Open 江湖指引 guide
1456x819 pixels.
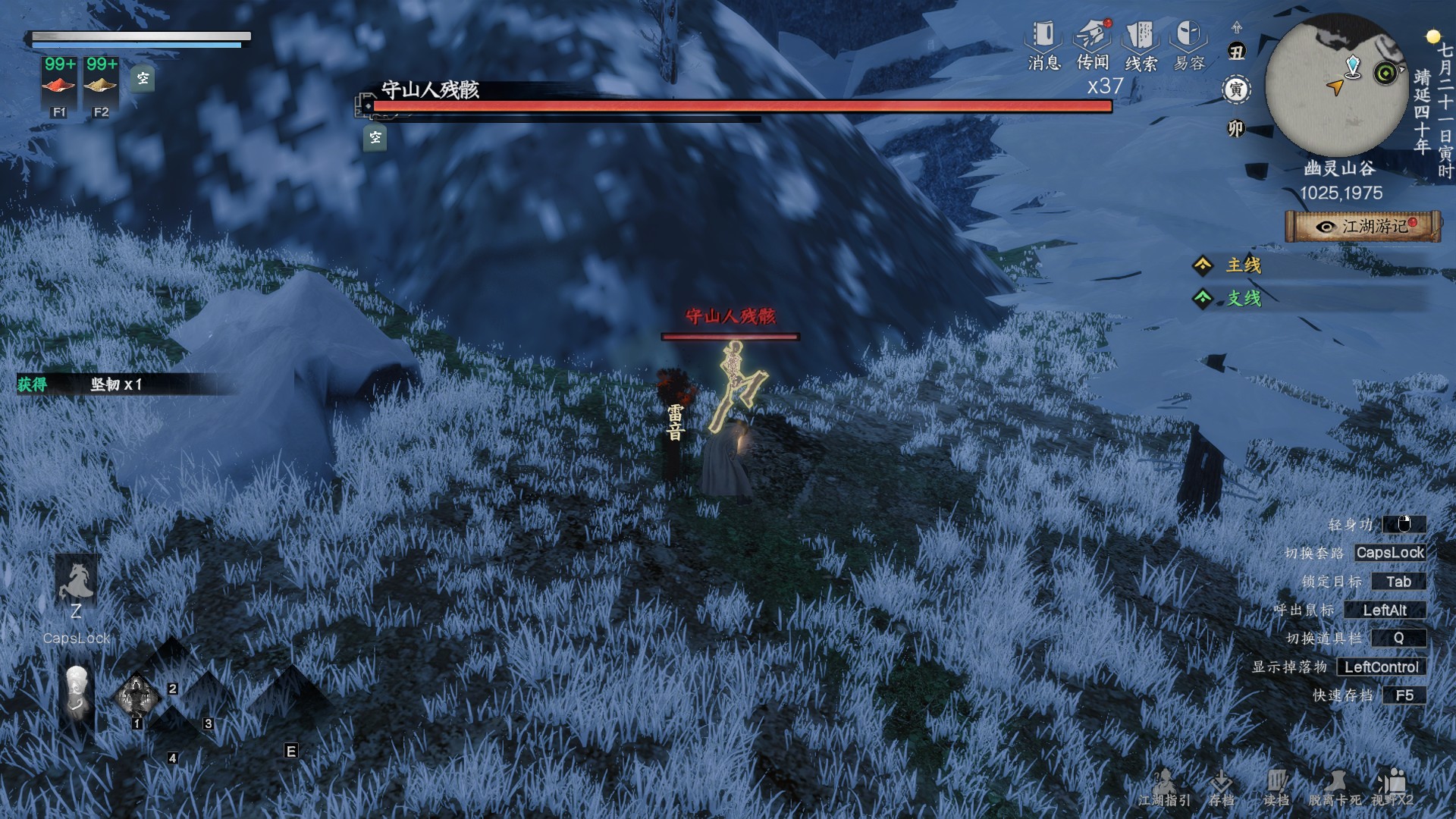tap(1164, 789)
